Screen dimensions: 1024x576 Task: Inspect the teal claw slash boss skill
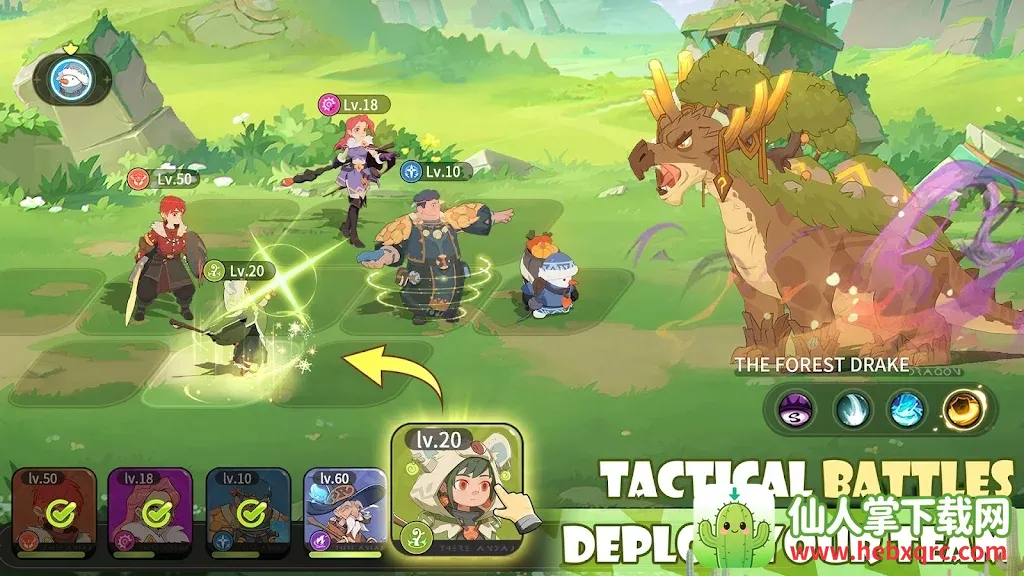tap(853, 408)
